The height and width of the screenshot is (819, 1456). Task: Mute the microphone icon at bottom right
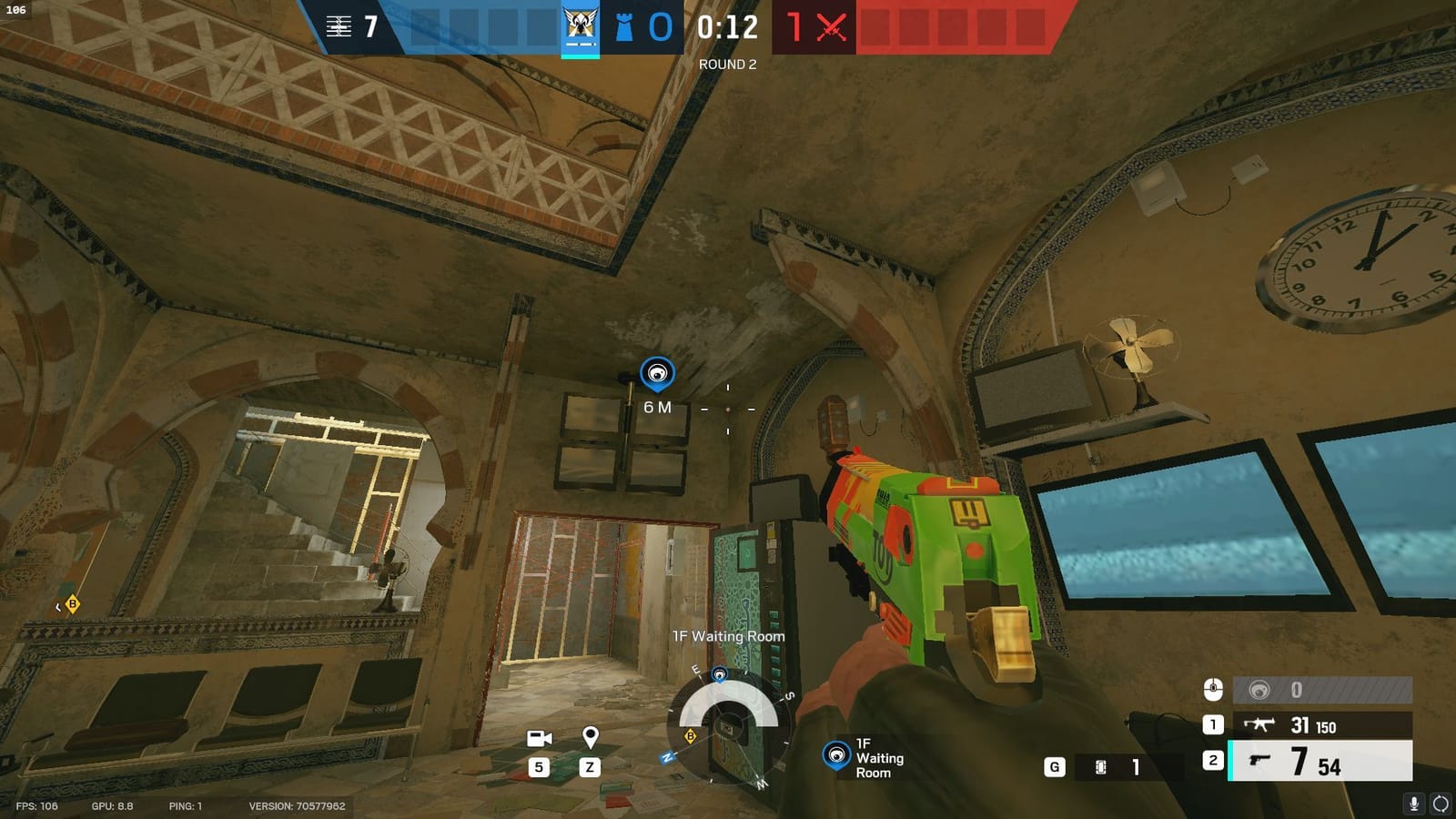pyautogui.click(x=1414, y=804)
